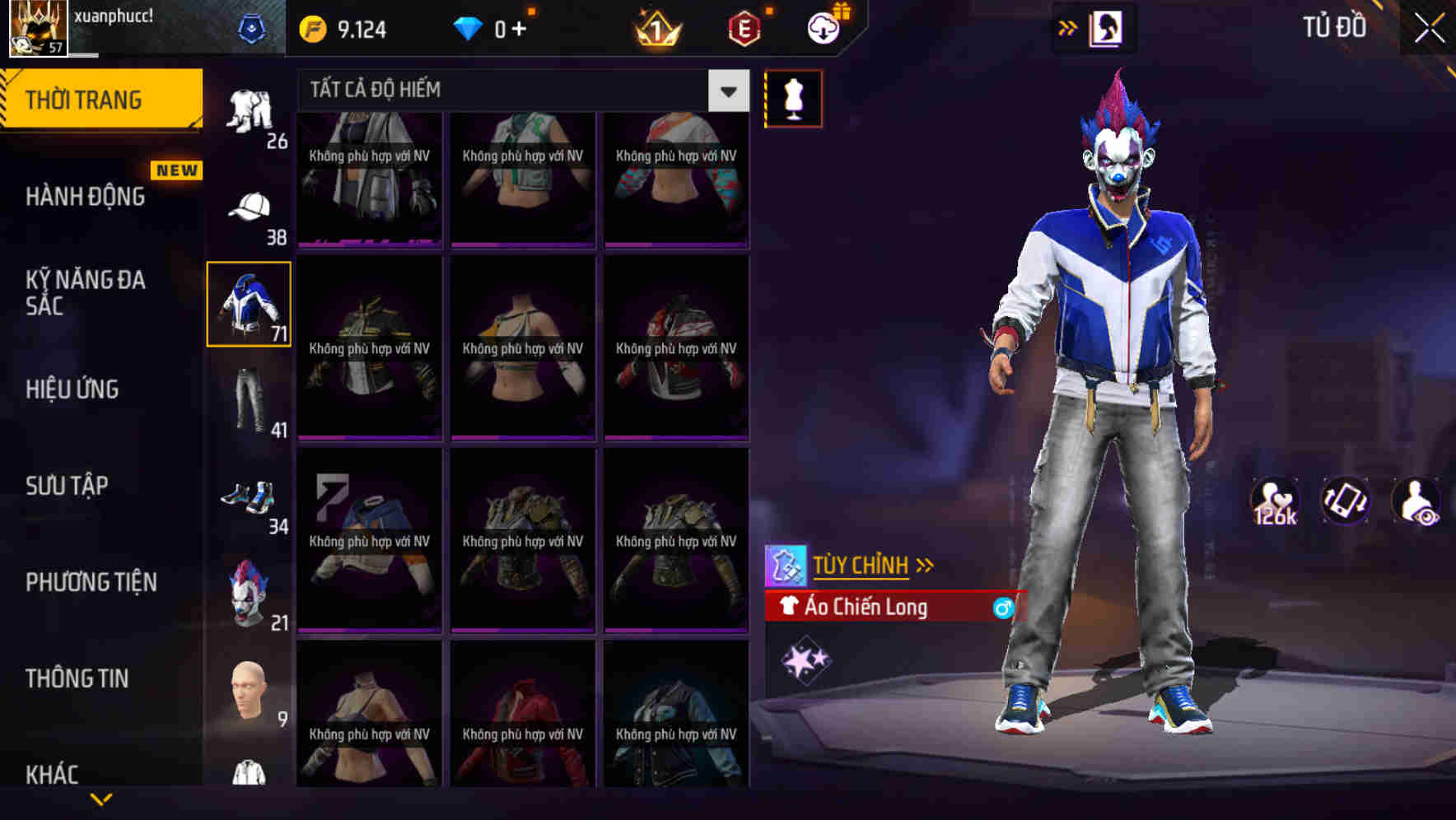Select the jeans category showing 41 items
This screenshot has height=820, width=1456.
click(251, 399)
